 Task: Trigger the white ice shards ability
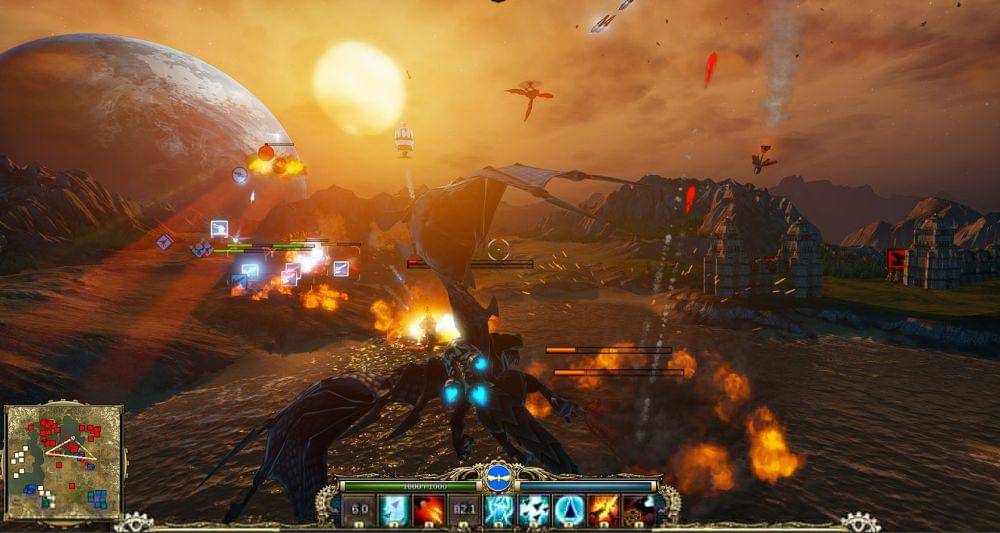click(x=534, y=510)
